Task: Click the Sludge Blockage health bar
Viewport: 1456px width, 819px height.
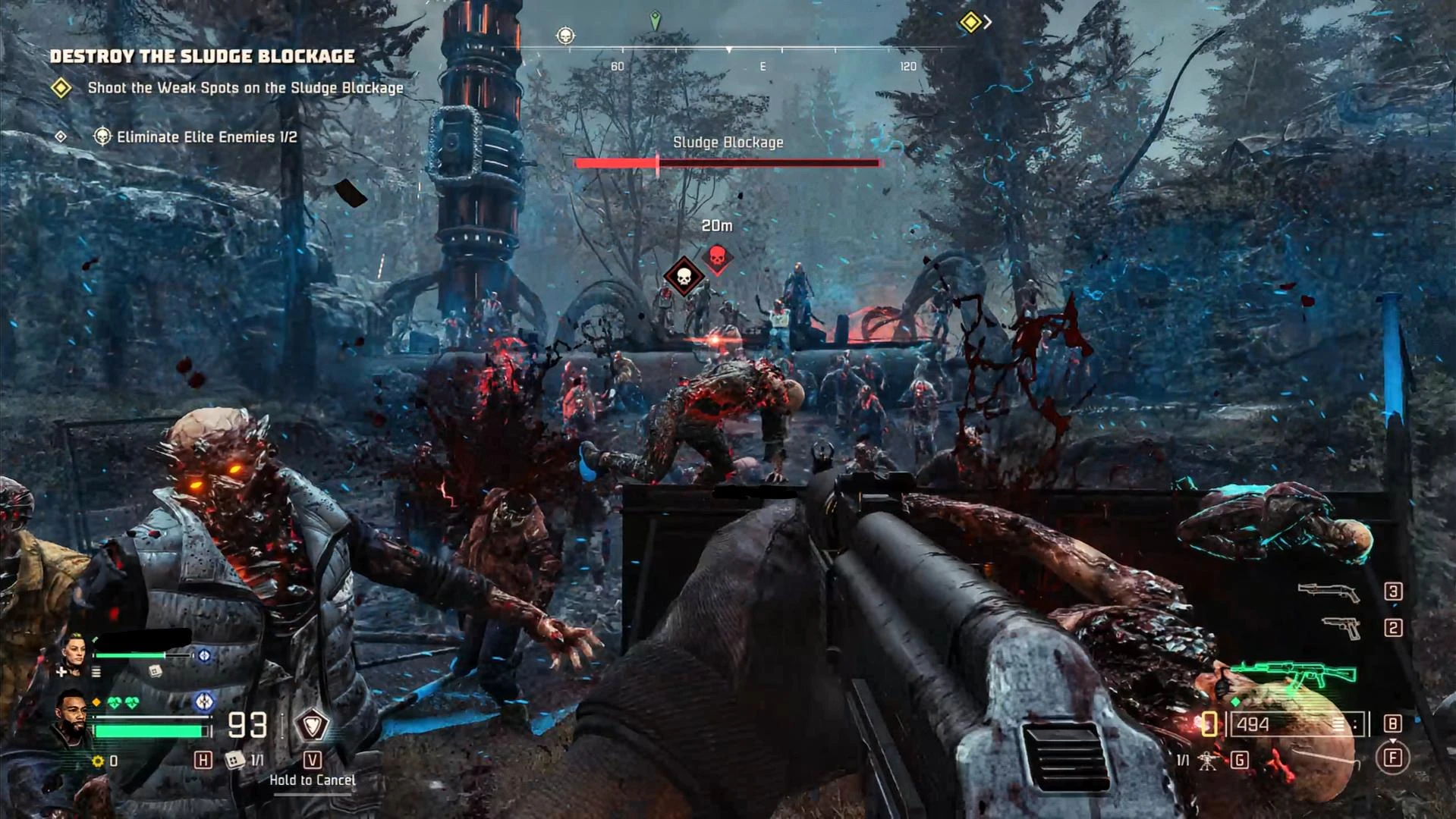Action: tap(728, 162)
